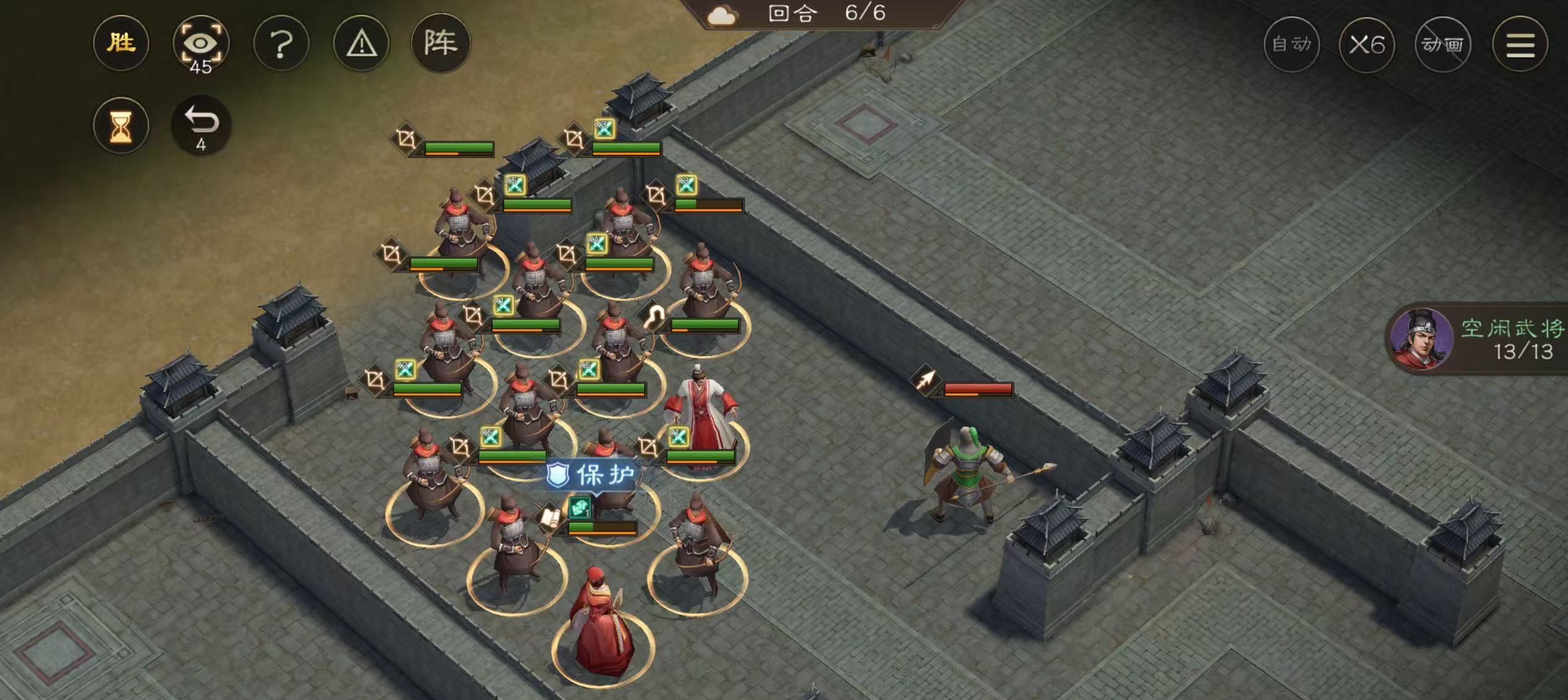The width and height of the screenshot is (1568, 700).
Task: Open the formation 阵 button
Action: (x=440, y=43)
